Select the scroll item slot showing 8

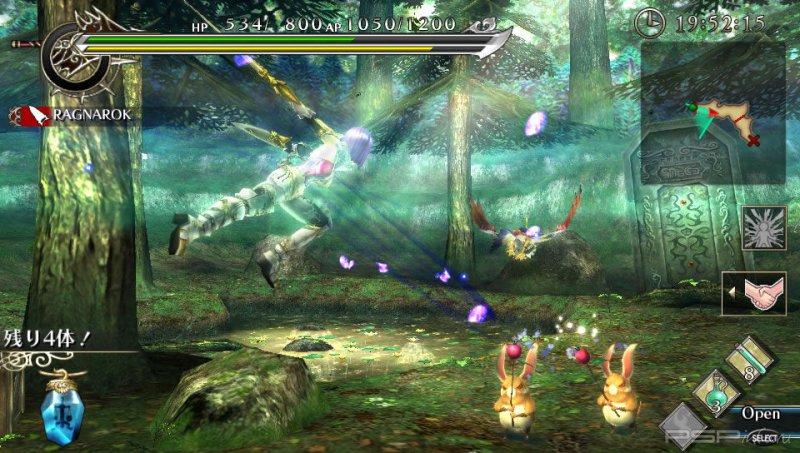click(x=751, y=357)
